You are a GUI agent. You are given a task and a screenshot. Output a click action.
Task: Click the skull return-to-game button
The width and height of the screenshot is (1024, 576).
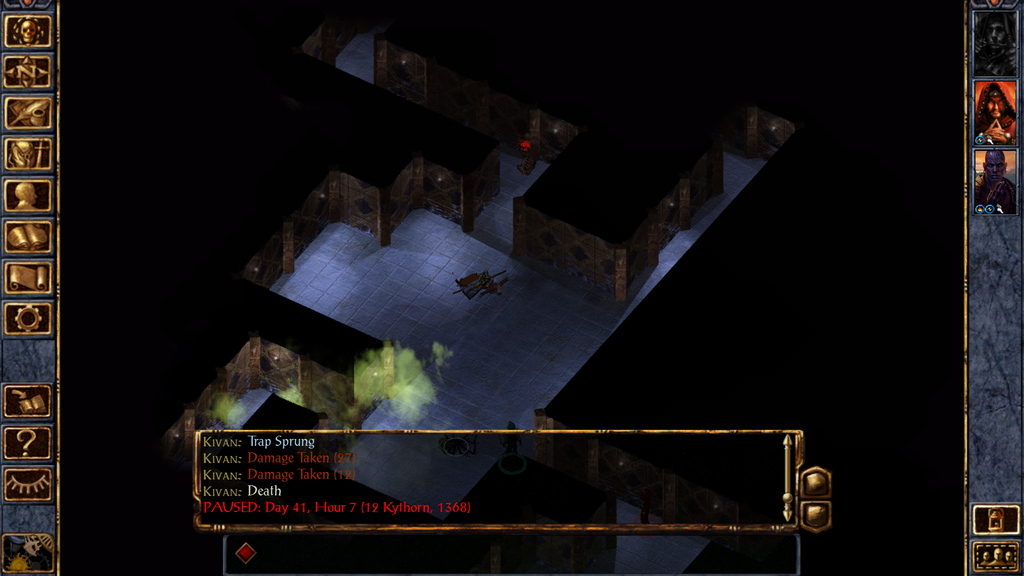[x=28, y=30]
